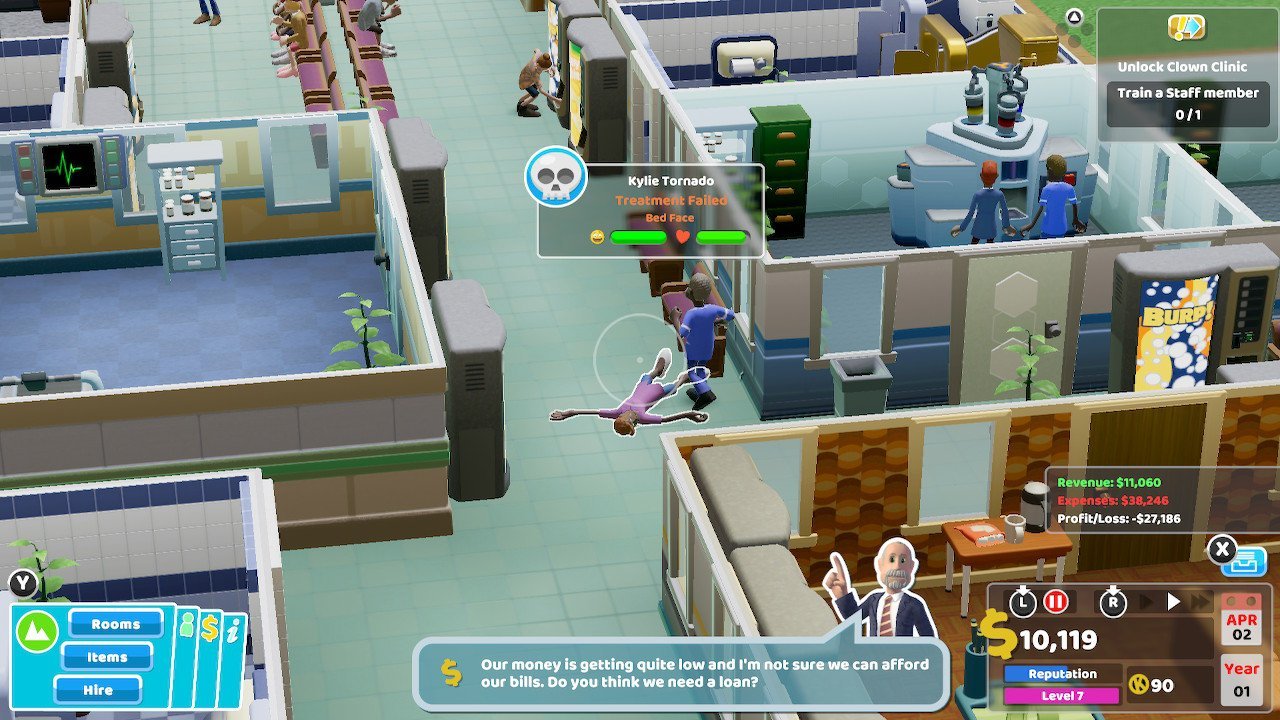This screenshot has height=720, width=1280.
Task: Click the smiley emoji on the Treatment Failed panel
Action: pyautogui.click(x=597, y=237)
